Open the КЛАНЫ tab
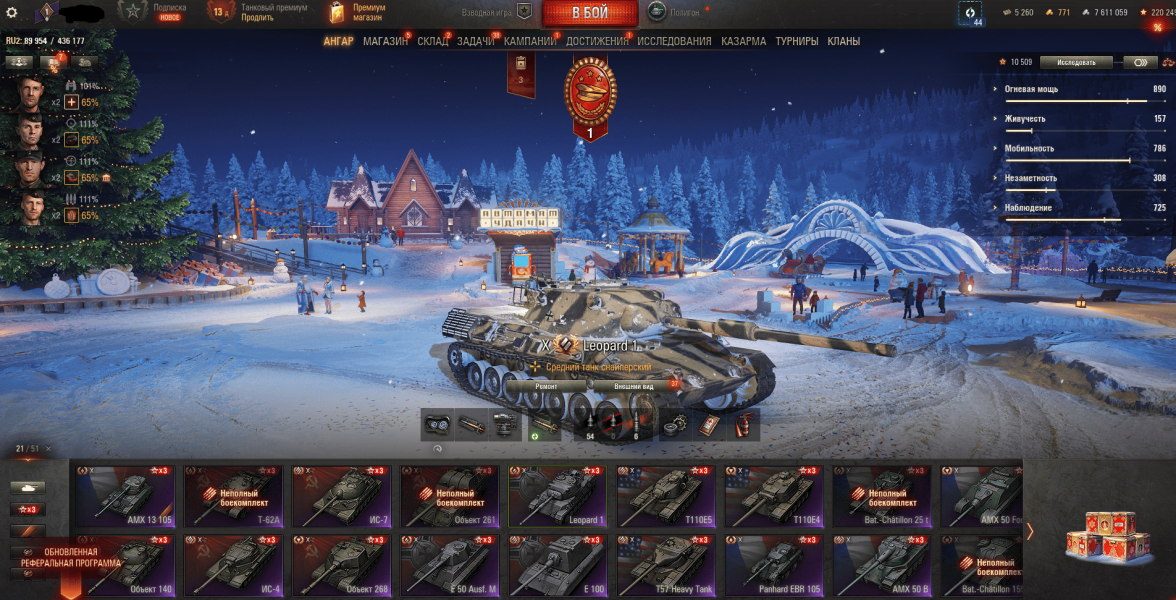 (843, 41)
